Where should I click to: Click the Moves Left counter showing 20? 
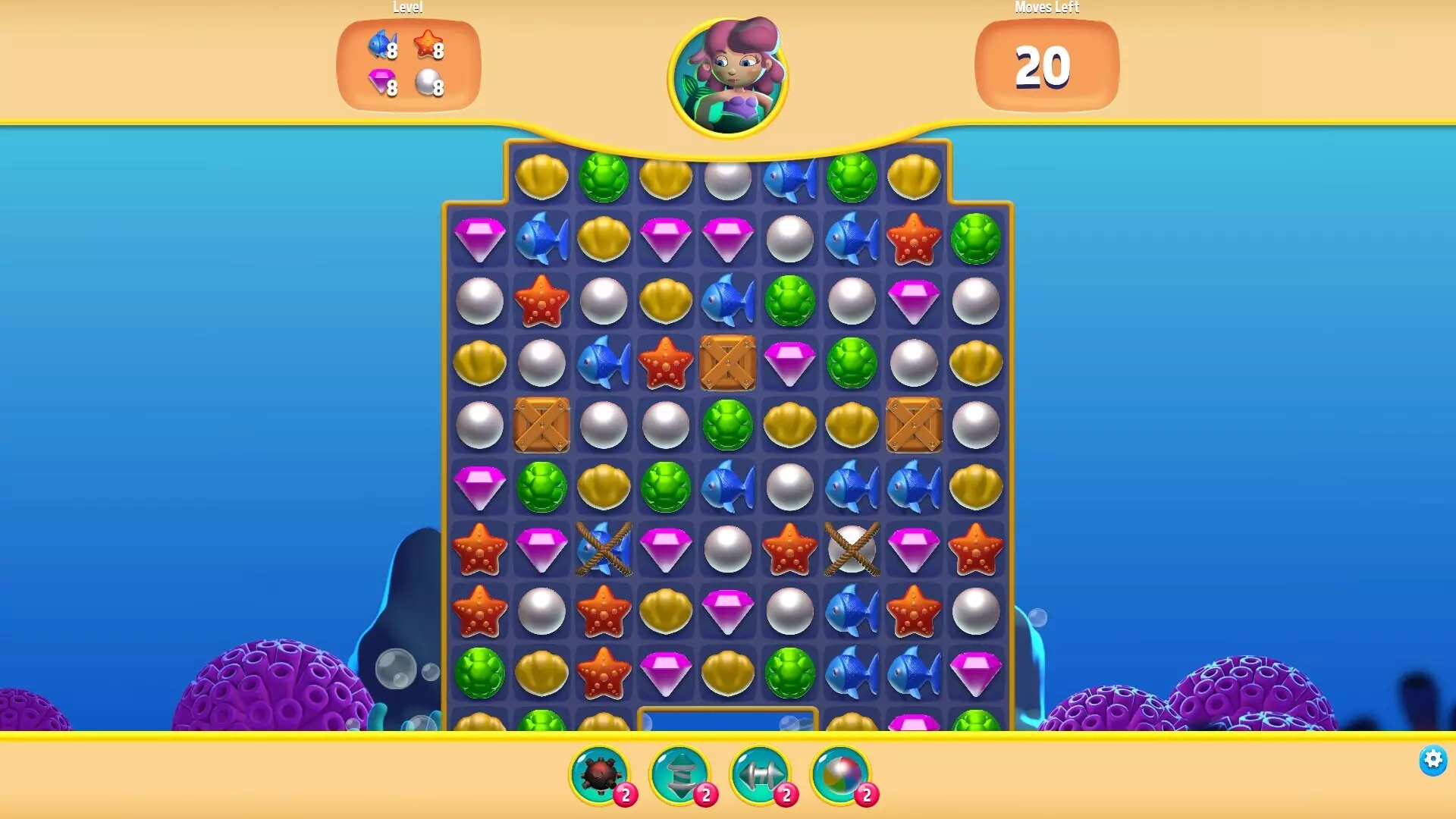[1046, 68]
